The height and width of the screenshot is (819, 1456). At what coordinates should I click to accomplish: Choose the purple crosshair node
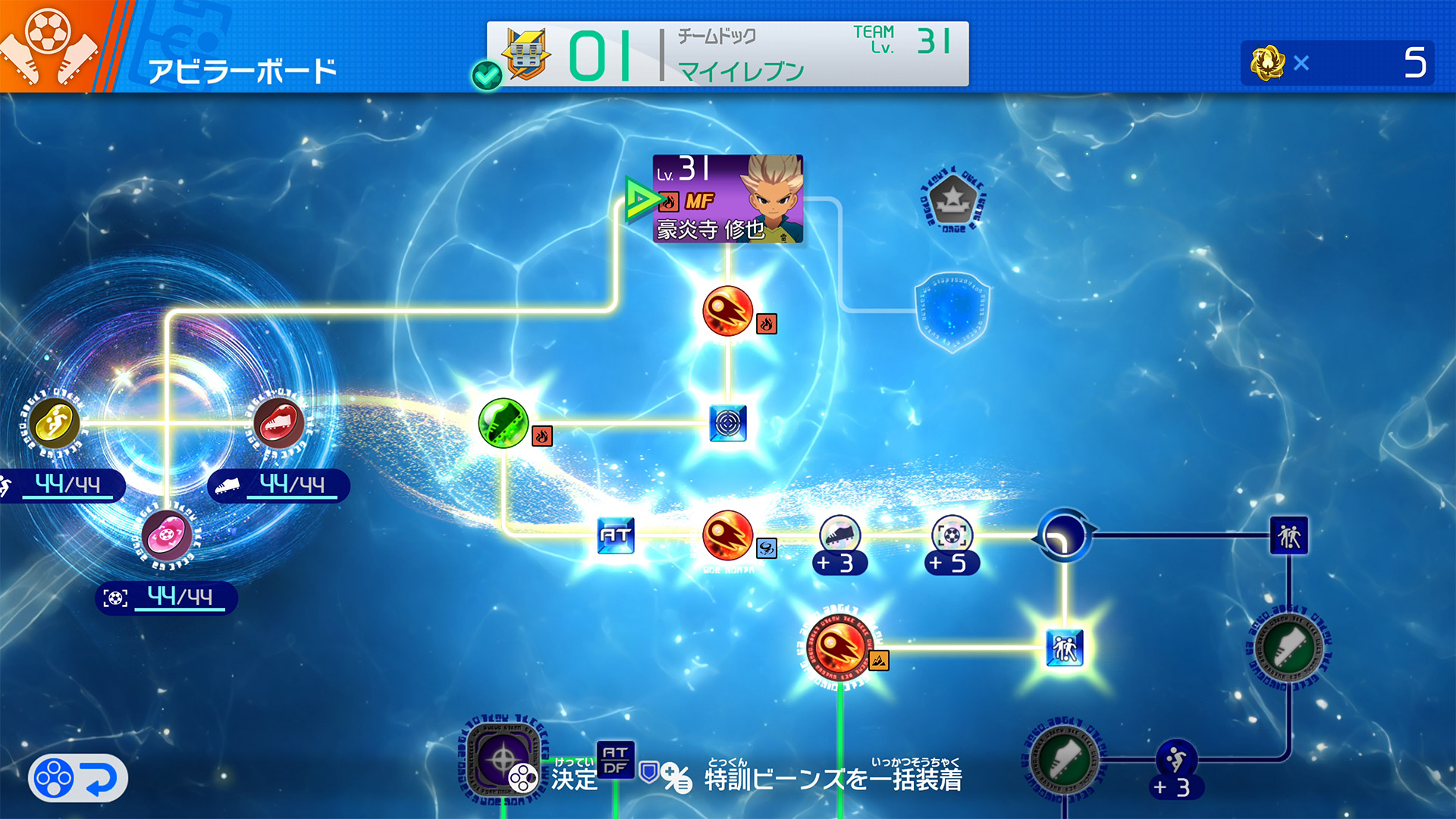(x=500, y=758)
